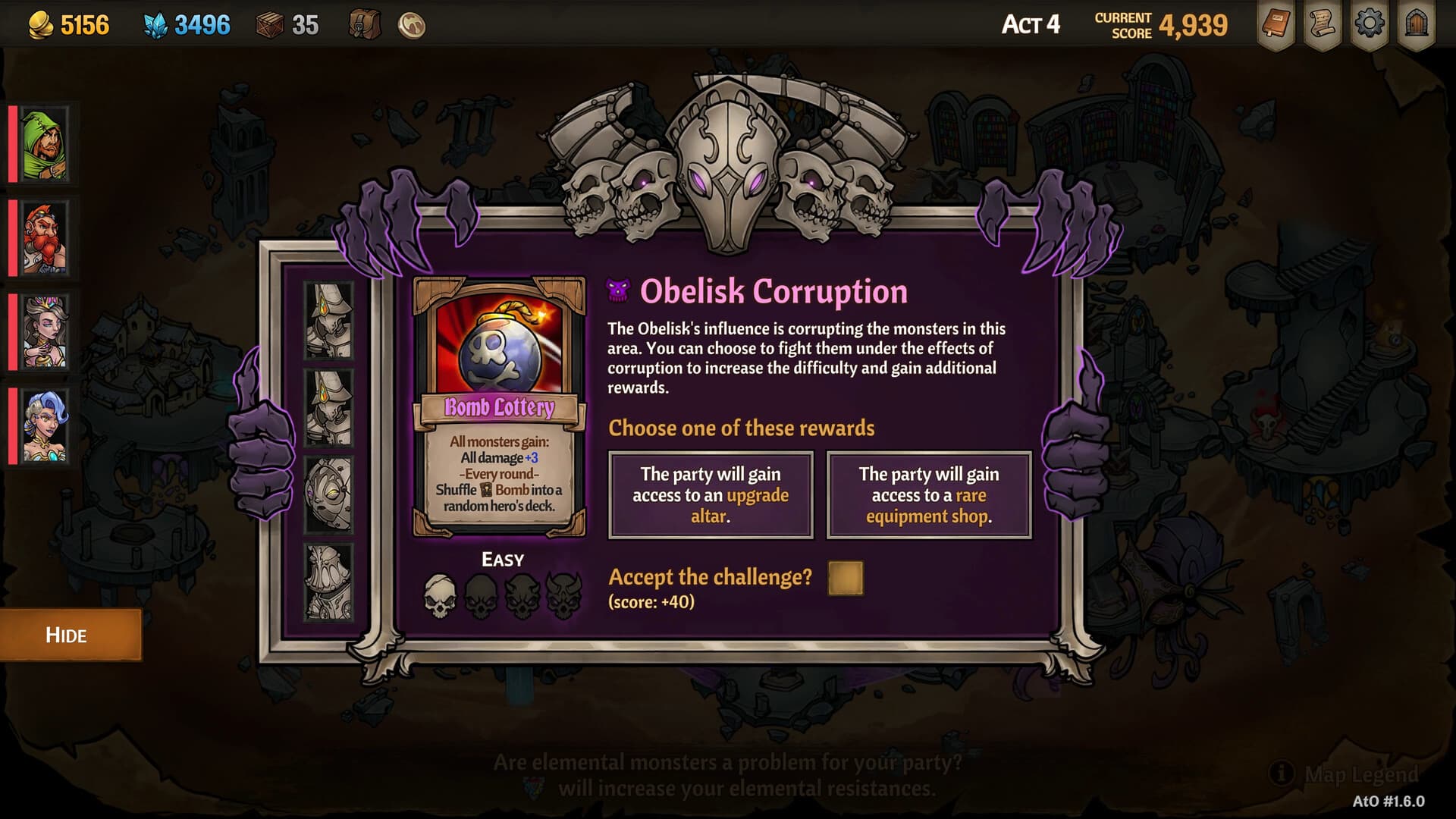The height and width of the screenshot is (819, 1456).
Task: Enable the Accept the challenge checkbox
Action: click(845, 579)
